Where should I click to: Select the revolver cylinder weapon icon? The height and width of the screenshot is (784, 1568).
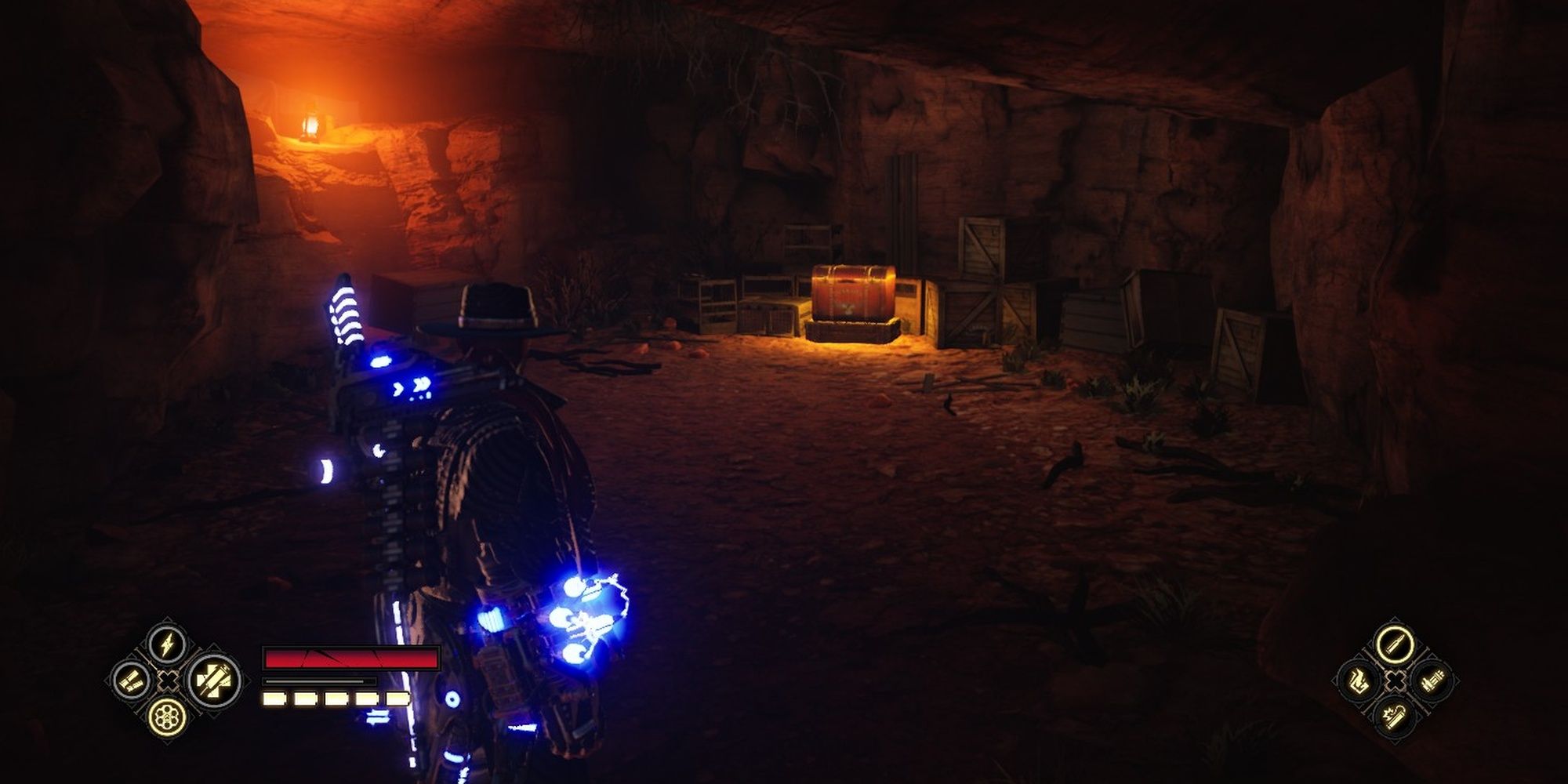(167, 718)
